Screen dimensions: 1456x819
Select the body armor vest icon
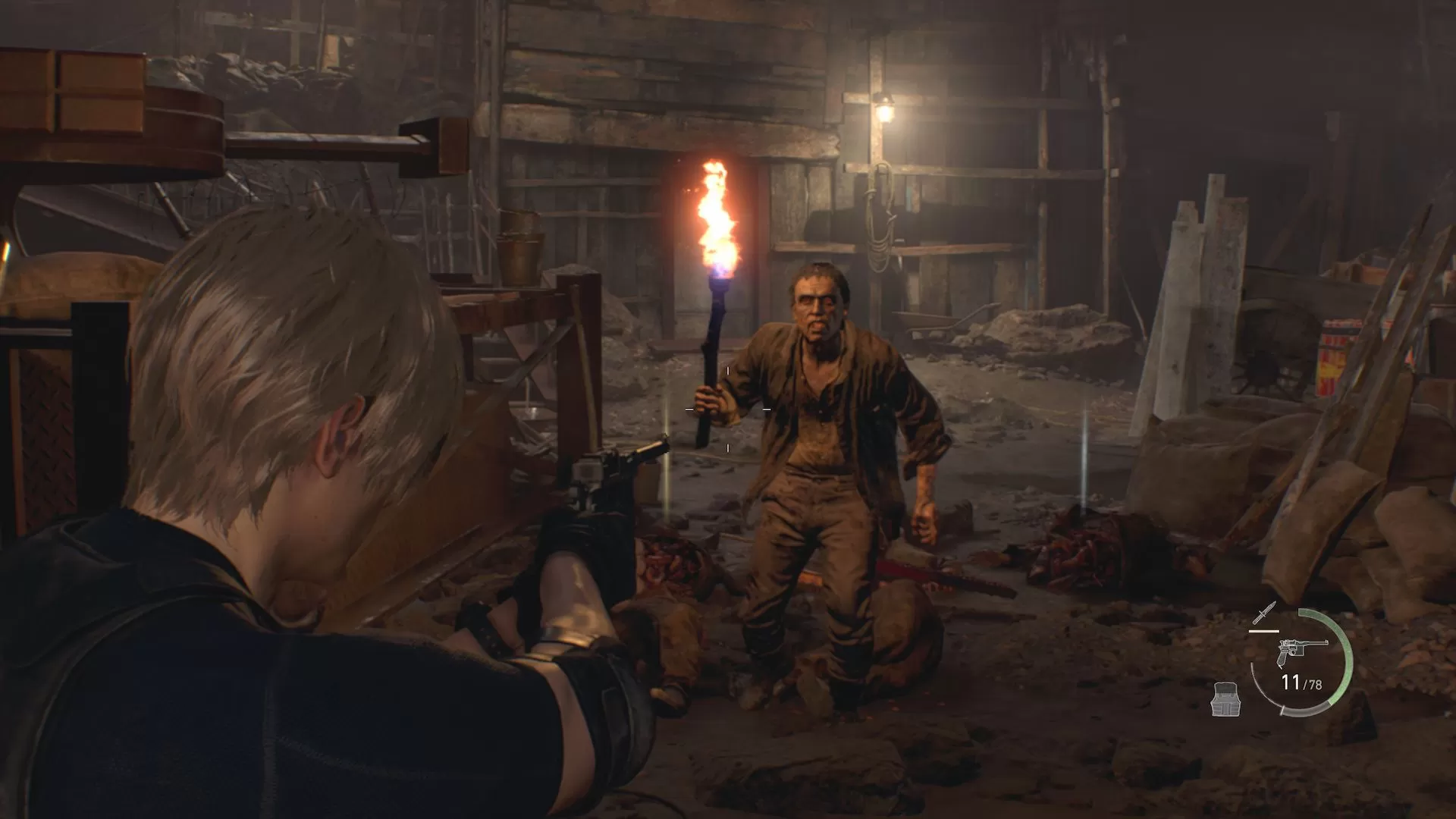click(1225, 699)
